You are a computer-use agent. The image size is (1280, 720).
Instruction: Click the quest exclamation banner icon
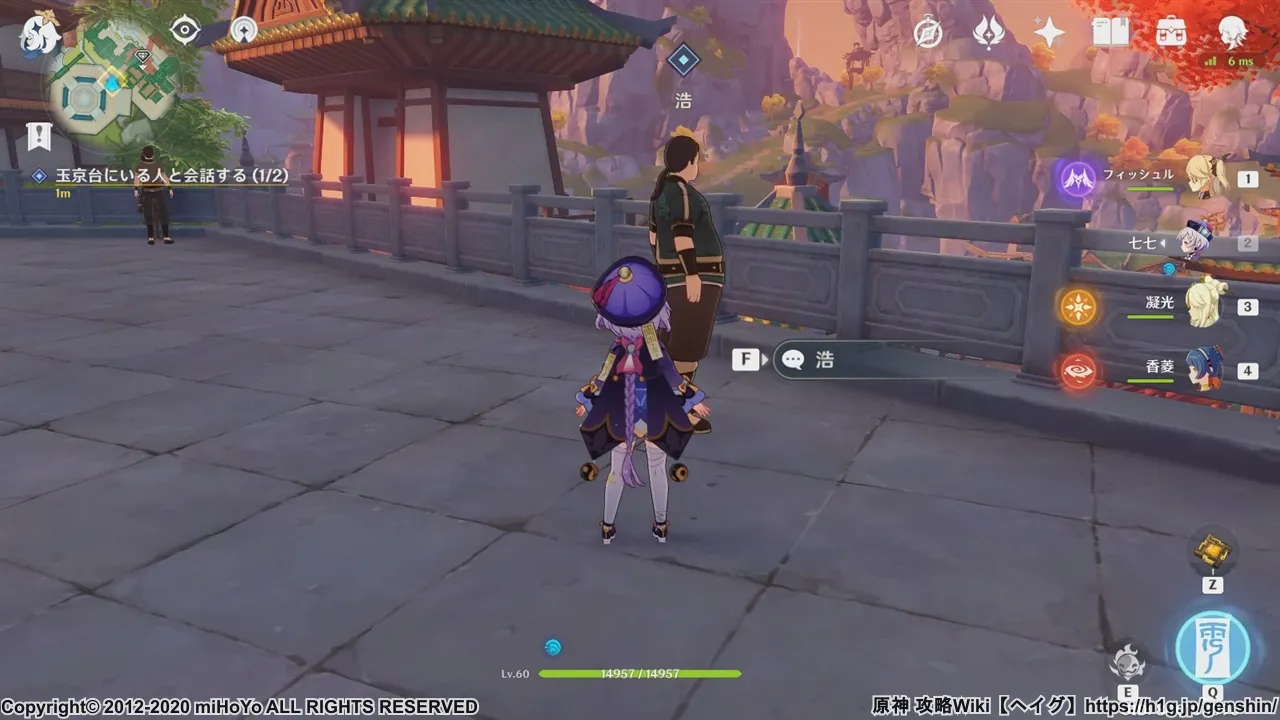tap(40, 134)
